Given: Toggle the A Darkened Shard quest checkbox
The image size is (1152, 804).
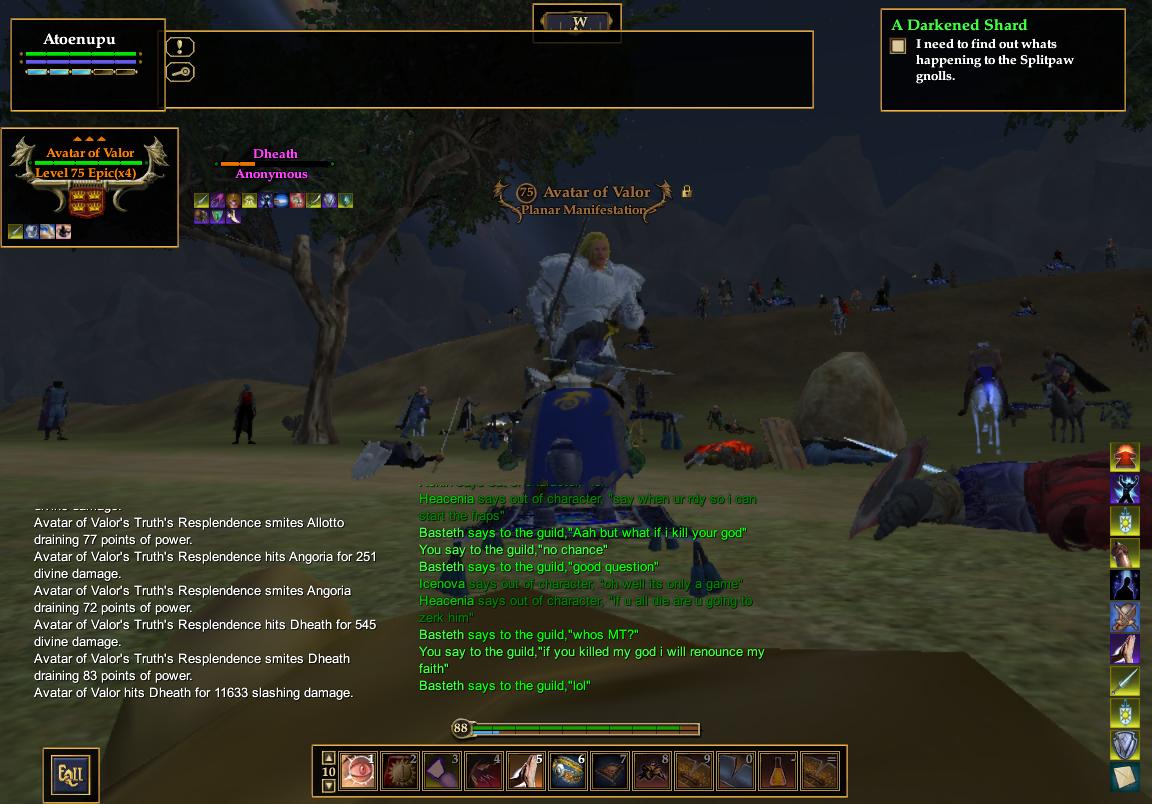Looking at the screenshot, I should [898, 46].
